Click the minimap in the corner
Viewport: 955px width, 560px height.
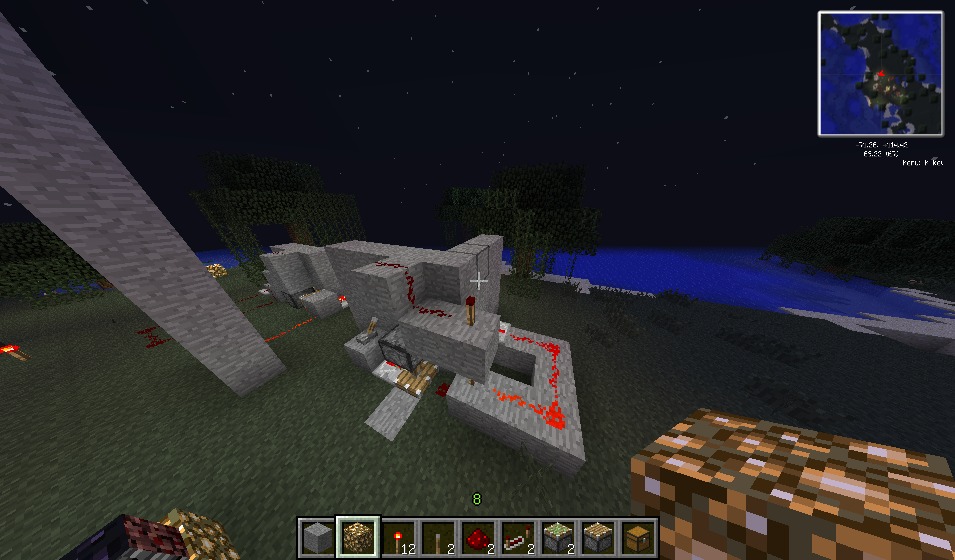[881, 73]
